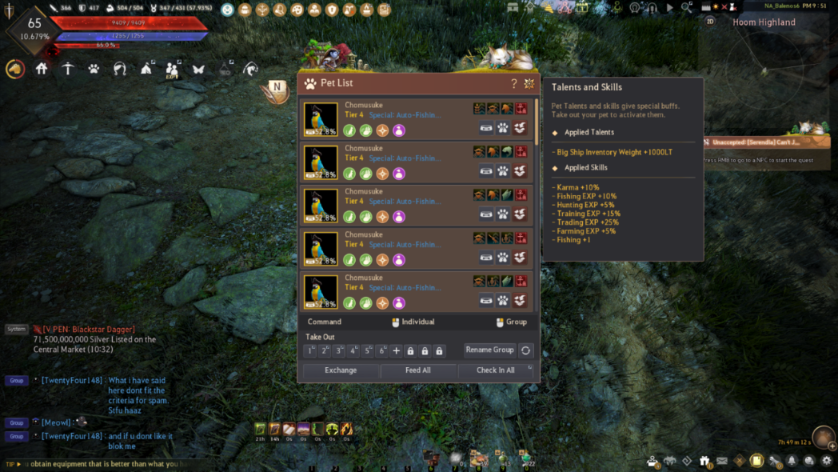This screenshot has height=472, width=838.
Task: Add a new pet group with plus button
Action: (x=396, y=351)
